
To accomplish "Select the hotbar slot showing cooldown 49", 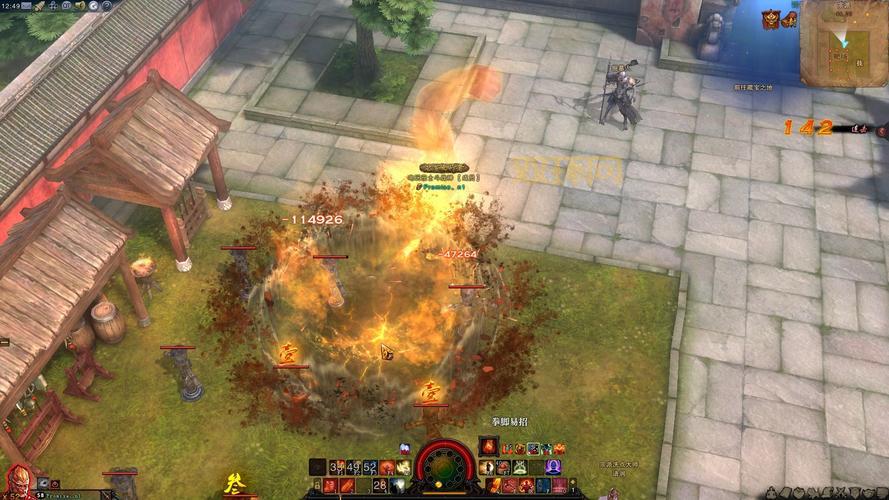I will pos(354,466).
